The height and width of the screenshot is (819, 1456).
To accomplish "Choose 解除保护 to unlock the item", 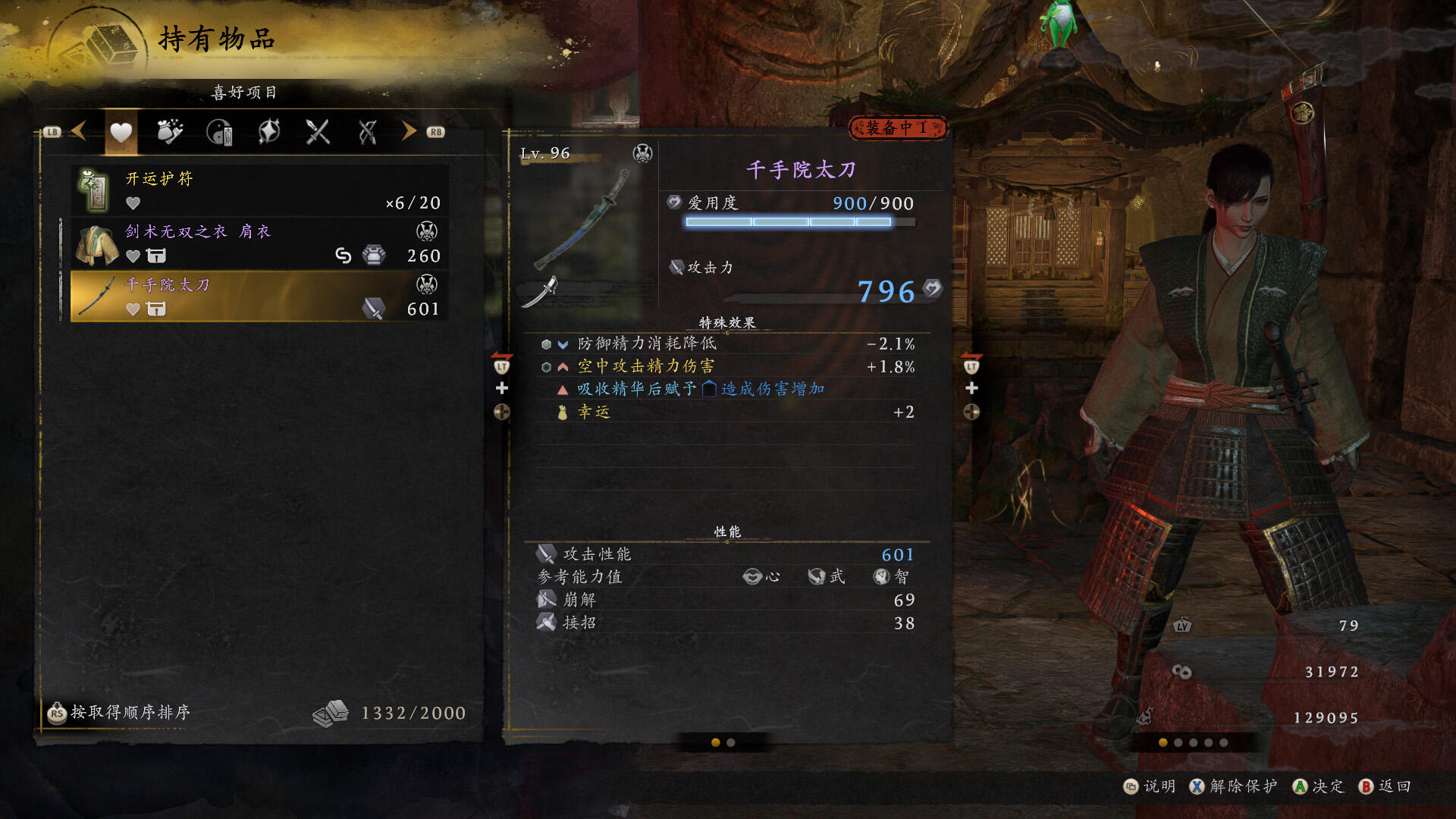I will click(x=1234, y=786).
